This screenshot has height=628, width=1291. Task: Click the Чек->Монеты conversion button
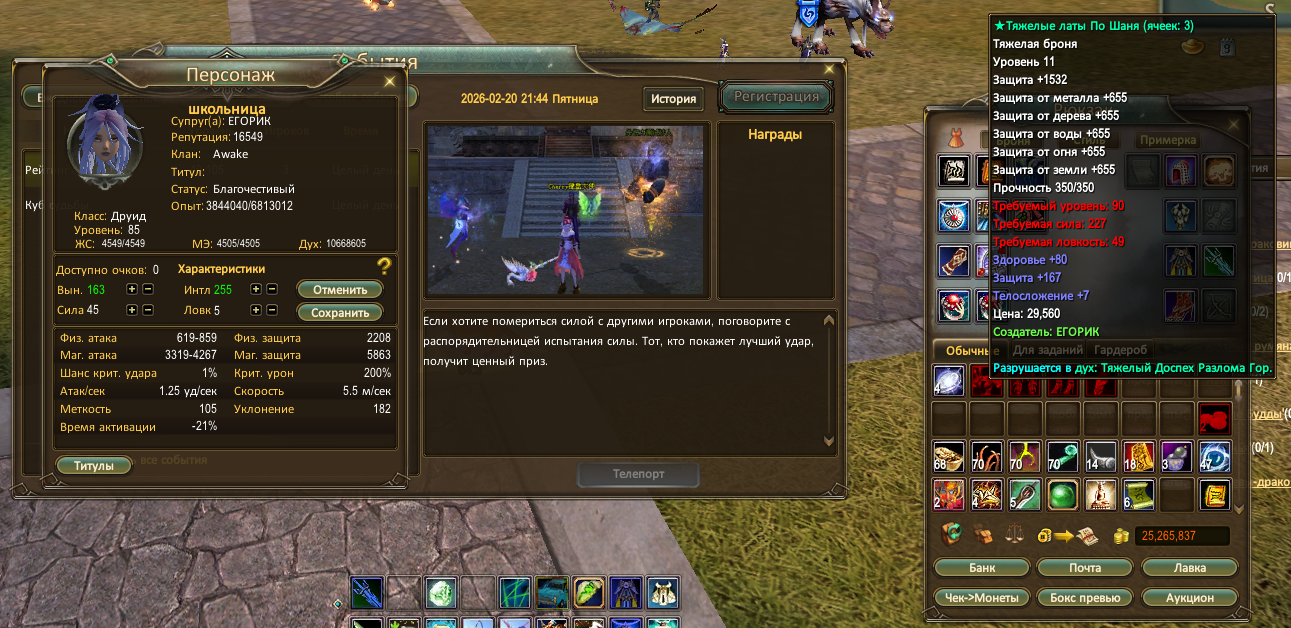point(981,597)
